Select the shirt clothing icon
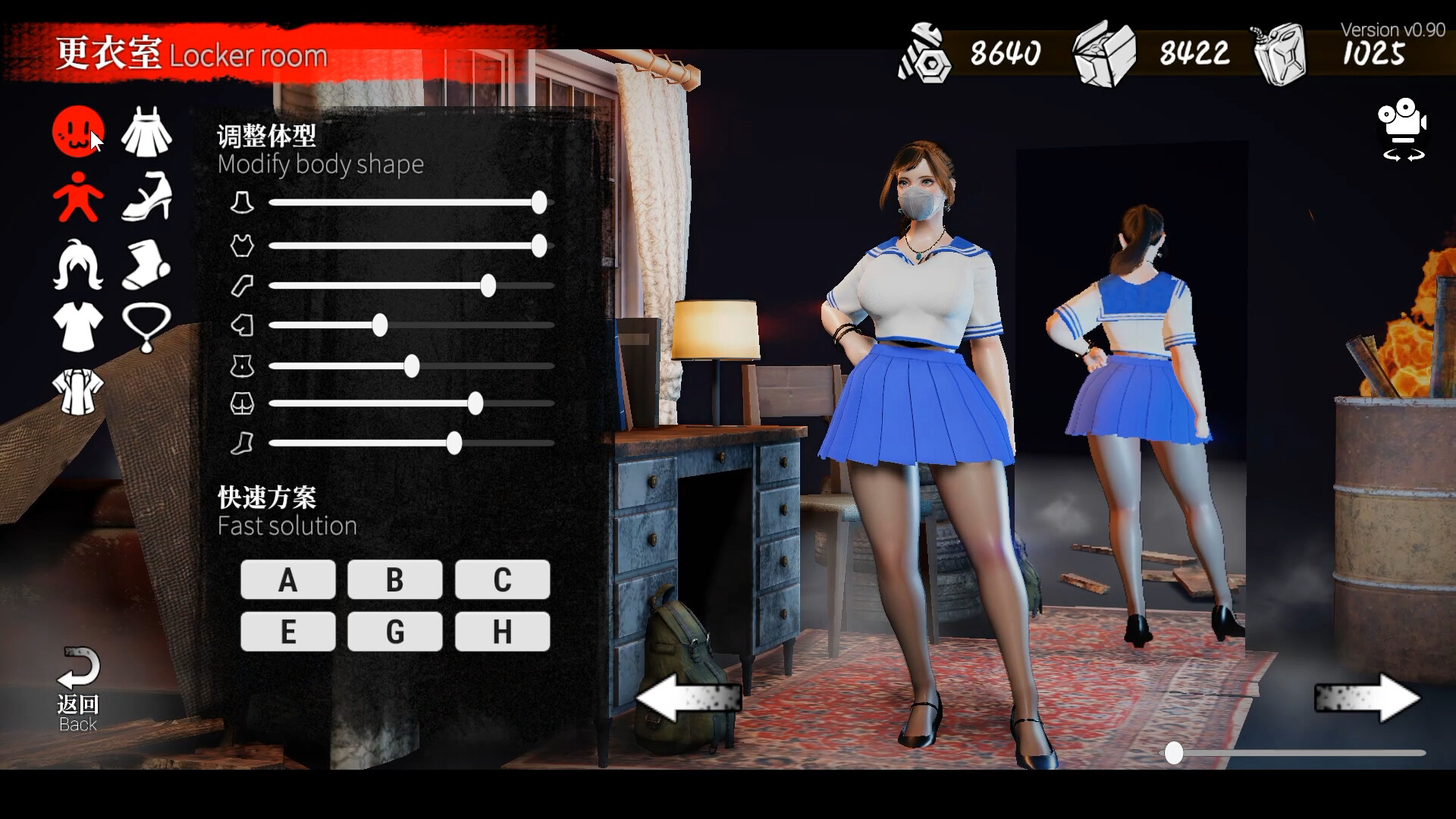The height and width of the screenshot is (819, 1456). (x=77, y=328)
